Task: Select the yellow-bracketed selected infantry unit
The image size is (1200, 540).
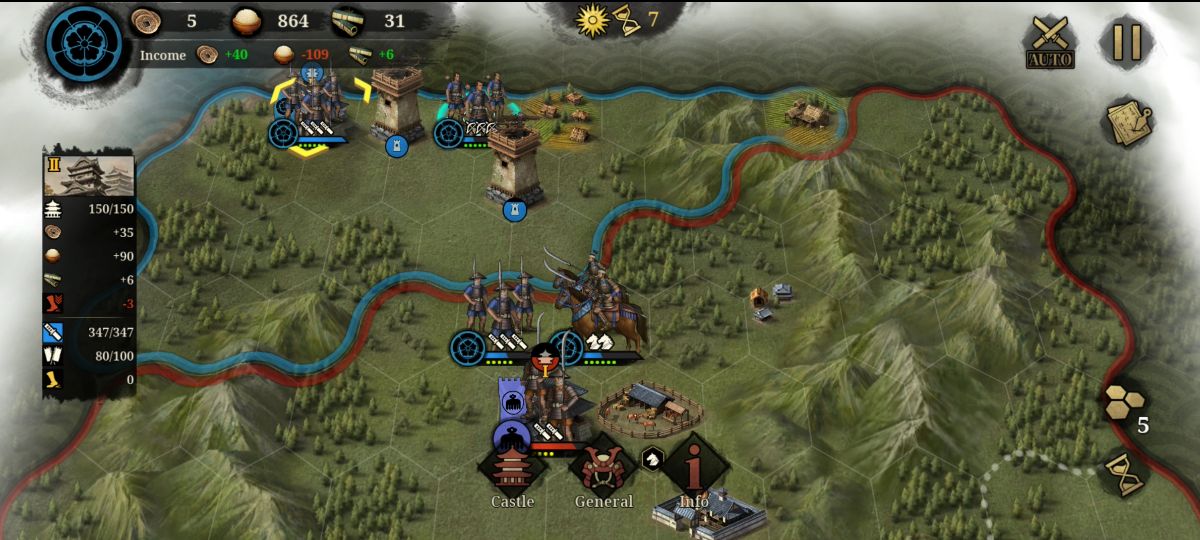Action: (312, 108)
